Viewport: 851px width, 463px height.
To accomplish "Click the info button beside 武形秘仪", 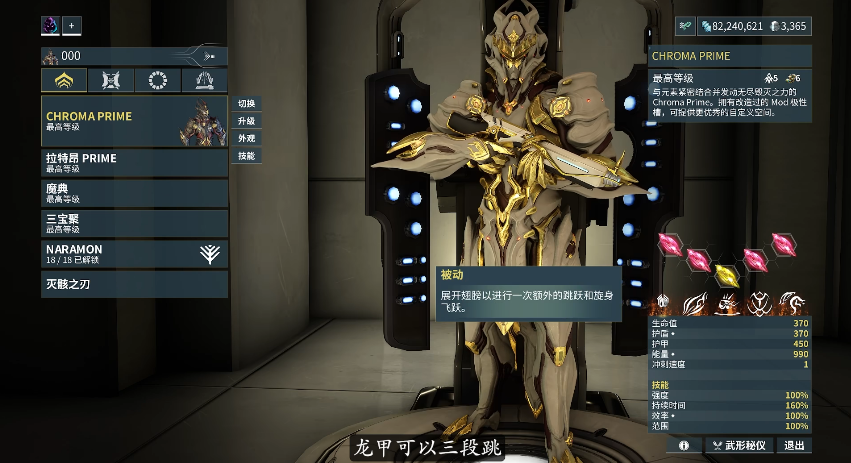I will point(684,445).
